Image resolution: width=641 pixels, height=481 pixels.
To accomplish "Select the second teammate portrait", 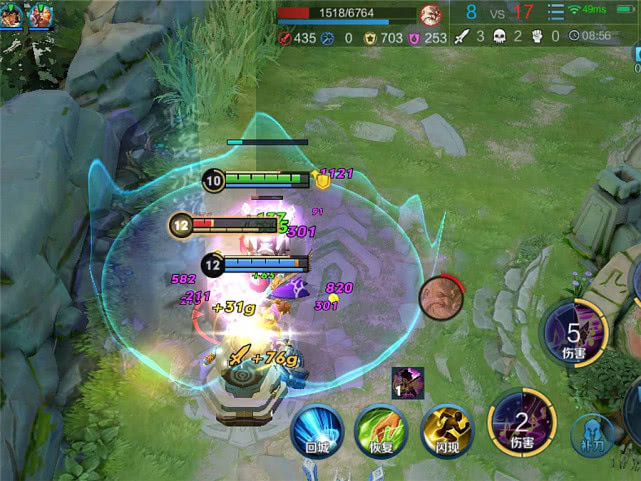I will point(41,15).
